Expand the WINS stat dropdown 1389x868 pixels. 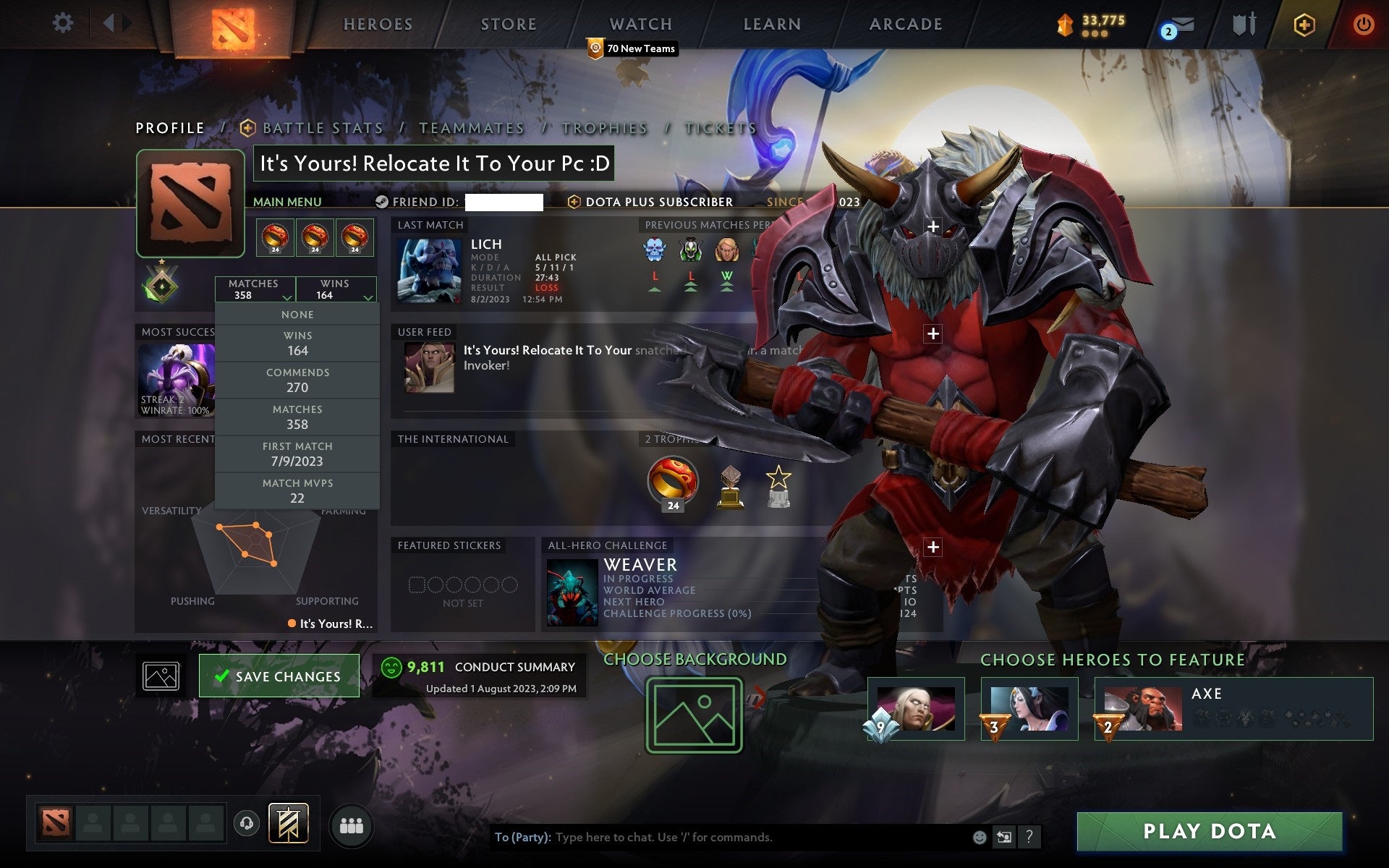[337, 289]
